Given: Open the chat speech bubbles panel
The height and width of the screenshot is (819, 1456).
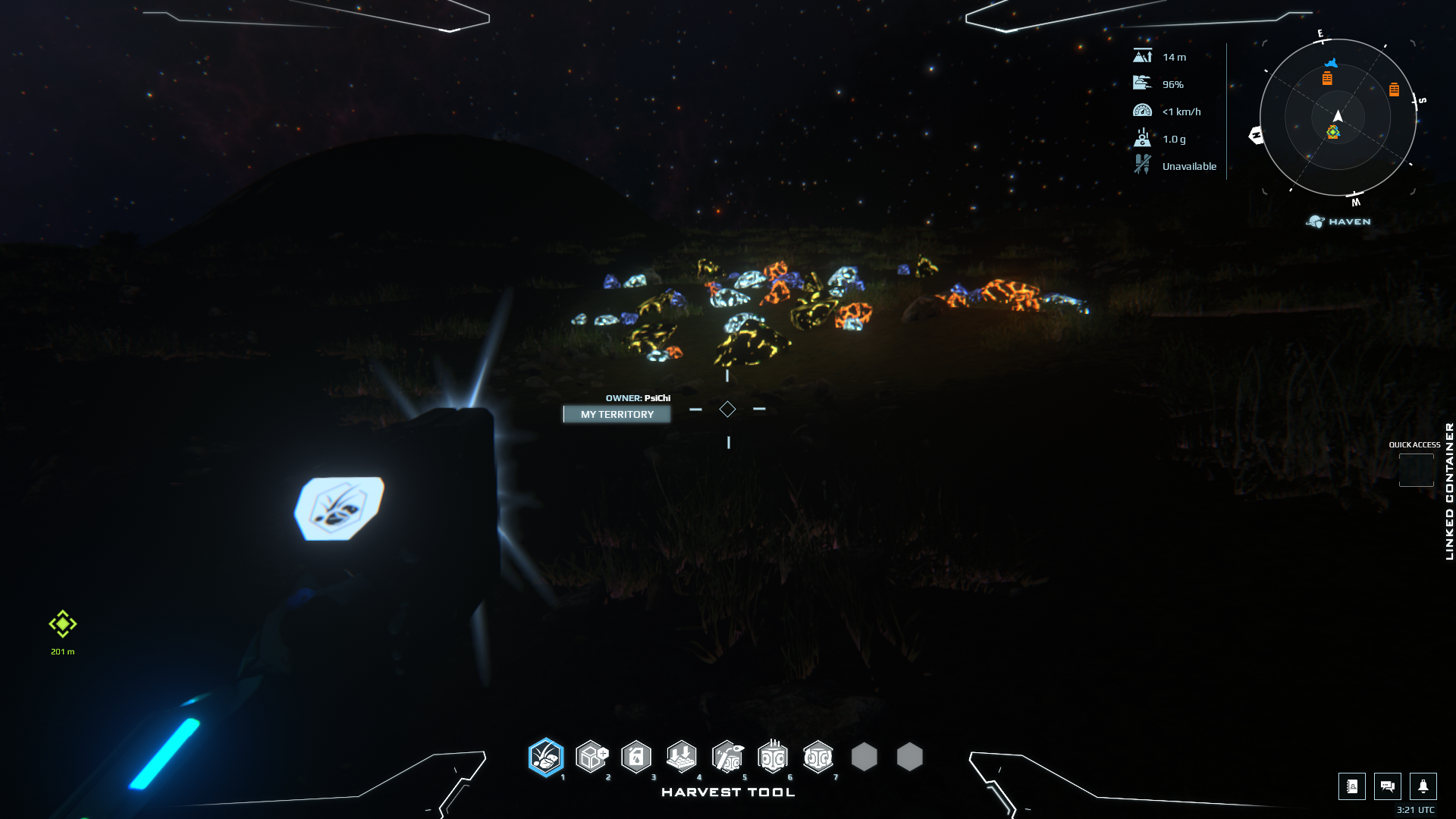Looking at the screenshot, I should (x=1387, y=786).
